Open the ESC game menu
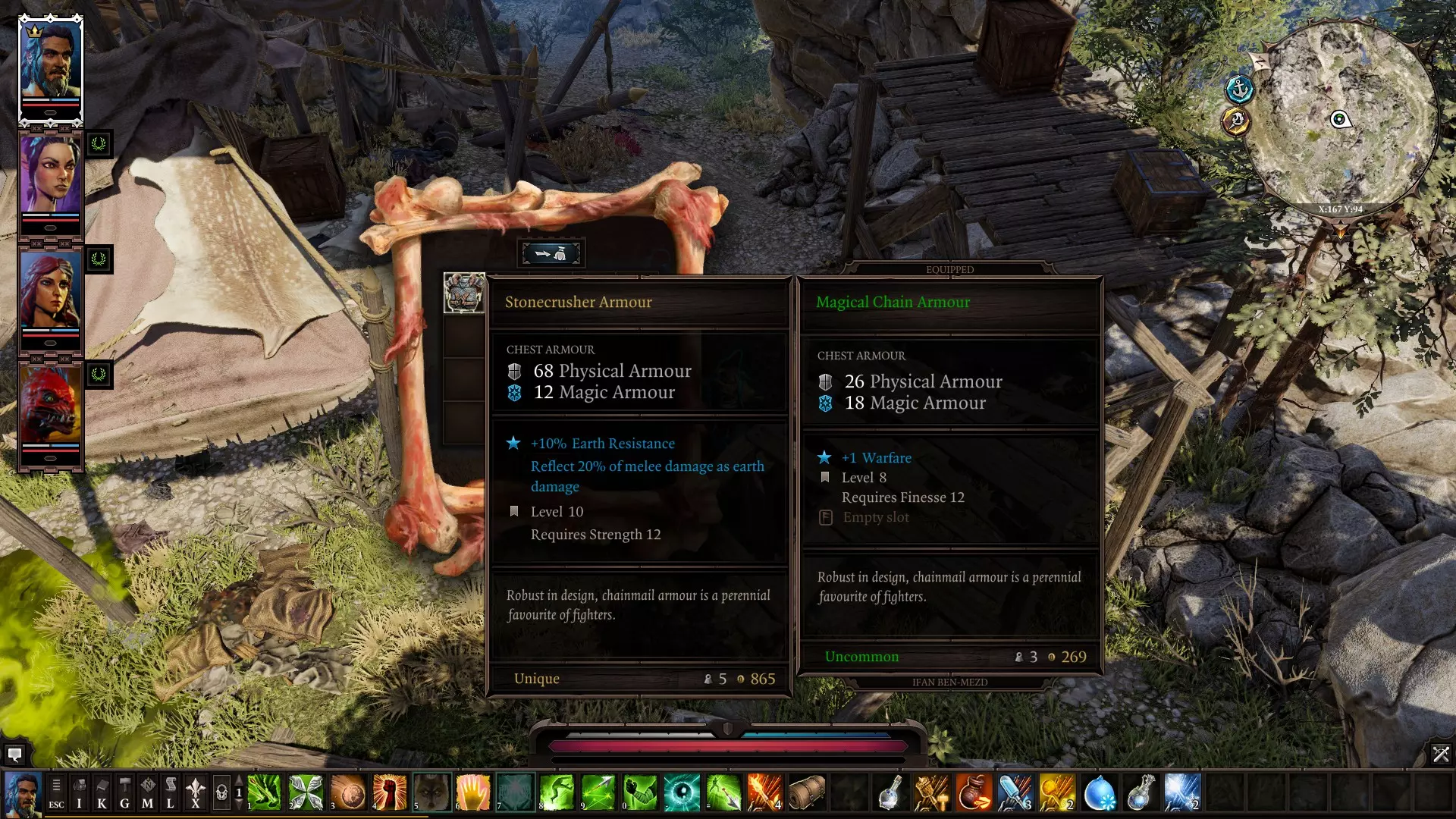This screenshot has width=1456, height=819. tap(56, 793)
